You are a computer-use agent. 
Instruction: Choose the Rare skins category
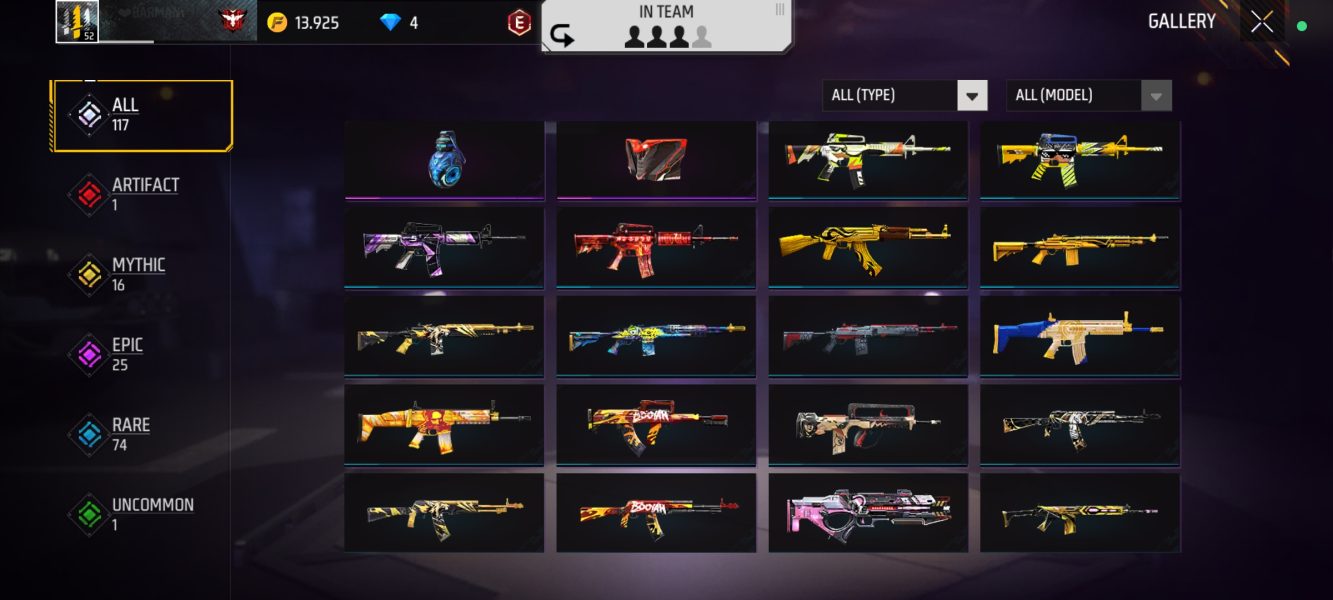129,434
